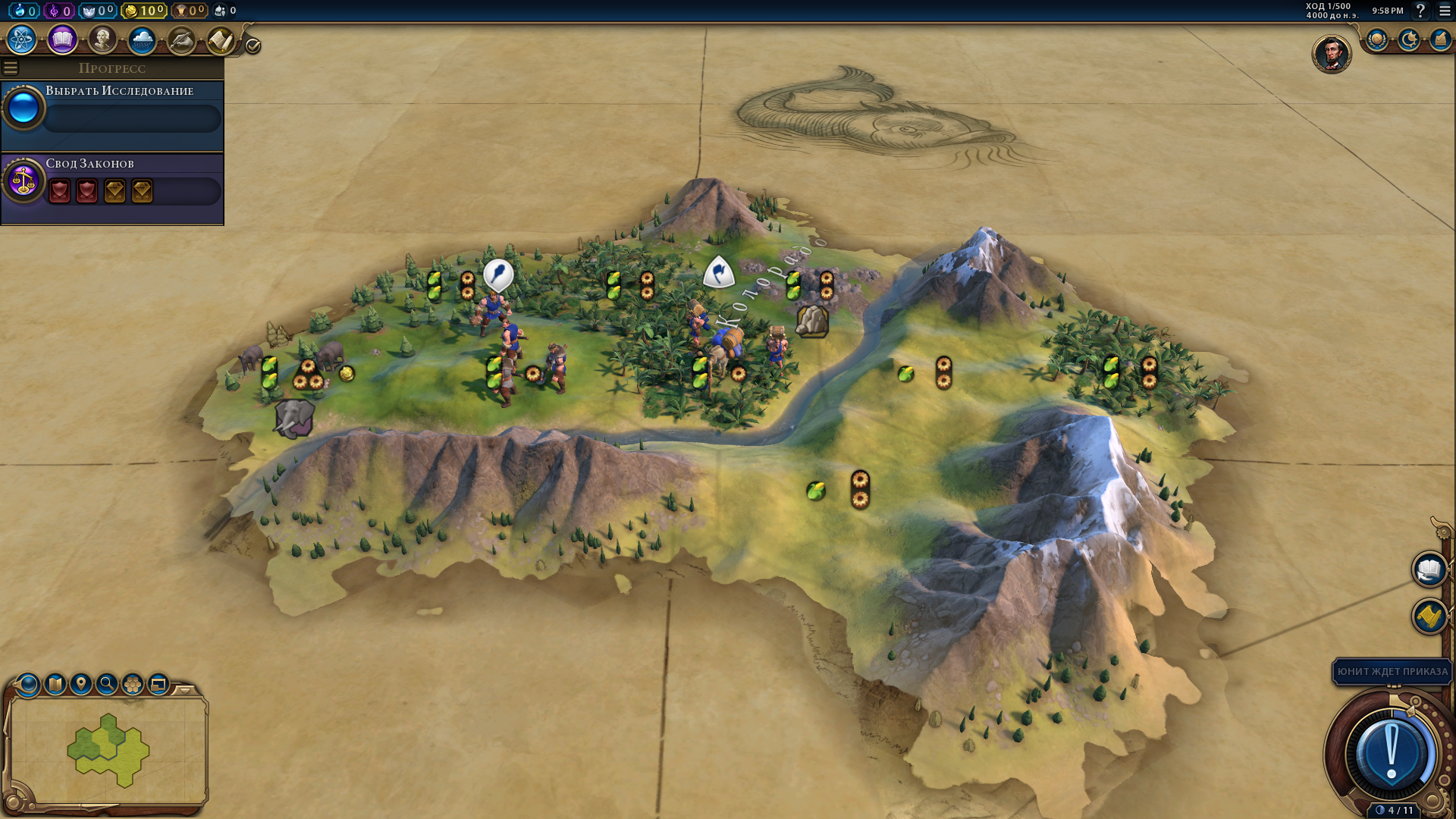Open the pencil and tablet report icon
Image resolution: width=1456 pixels, height=819 pixels.
[1439, 39]
